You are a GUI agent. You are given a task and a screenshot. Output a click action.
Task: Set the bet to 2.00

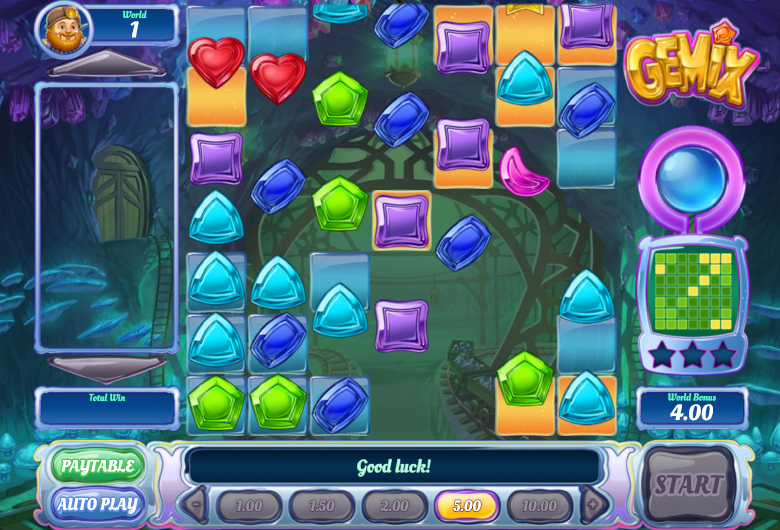394,506
